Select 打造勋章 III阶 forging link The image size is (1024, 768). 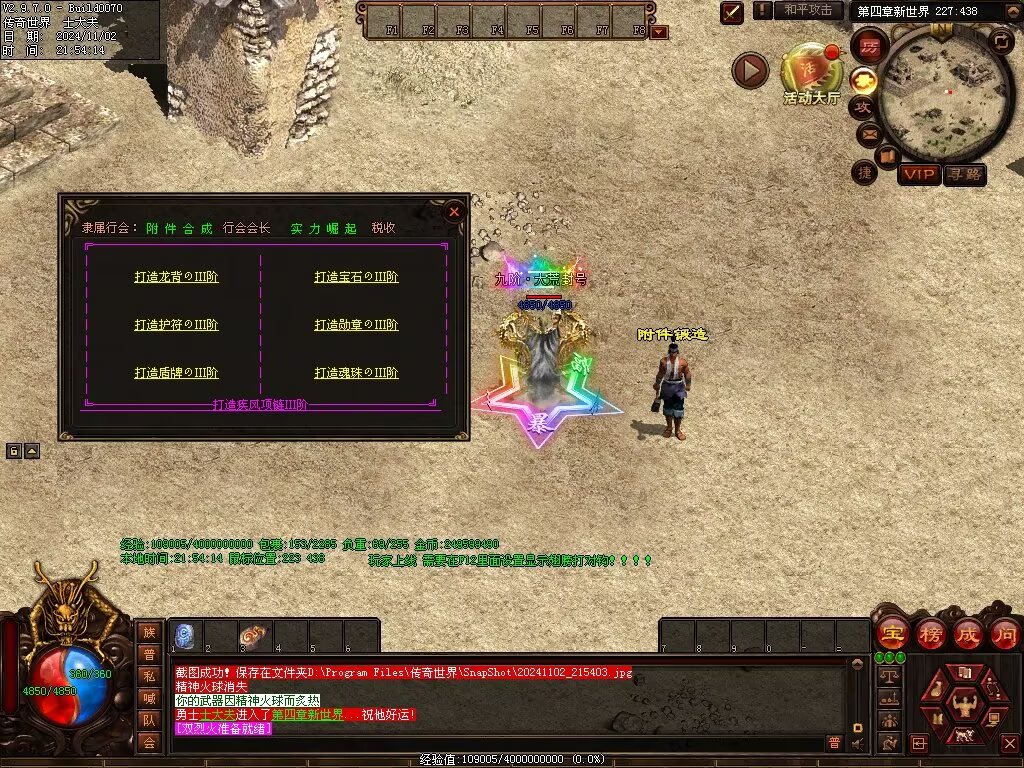pyautogui.click(x=356, y=325)
